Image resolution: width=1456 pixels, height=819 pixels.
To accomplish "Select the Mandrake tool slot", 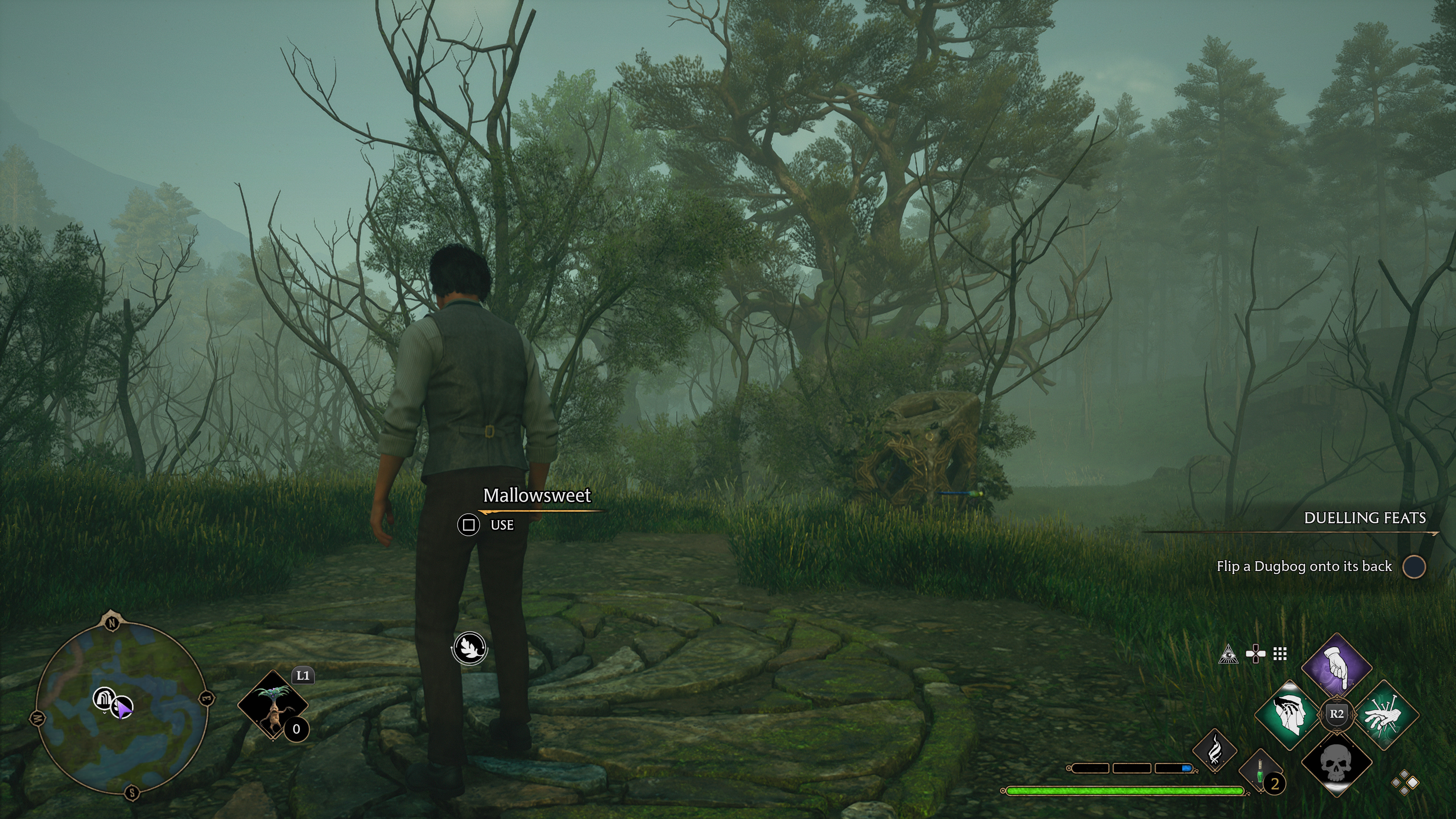I will 273,705.
